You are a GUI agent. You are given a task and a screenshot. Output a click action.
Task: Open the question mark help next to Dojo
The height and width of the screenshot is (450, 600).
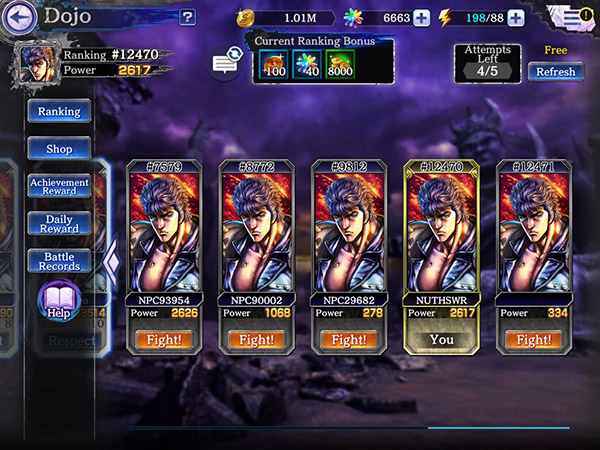(x=187, y=17)
